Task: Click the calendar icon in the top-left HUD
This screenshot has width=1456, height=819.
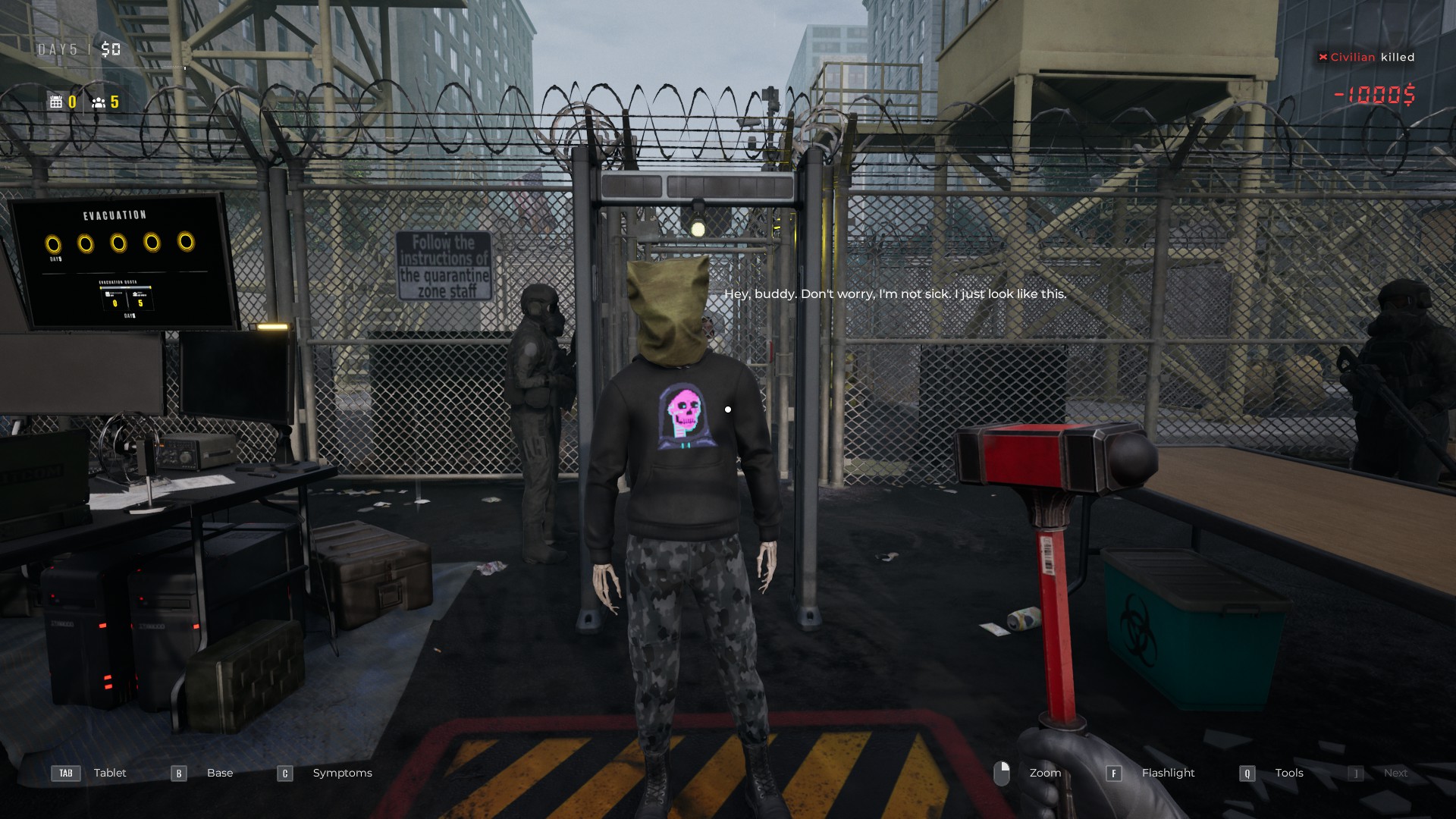Action: (56, 102)
